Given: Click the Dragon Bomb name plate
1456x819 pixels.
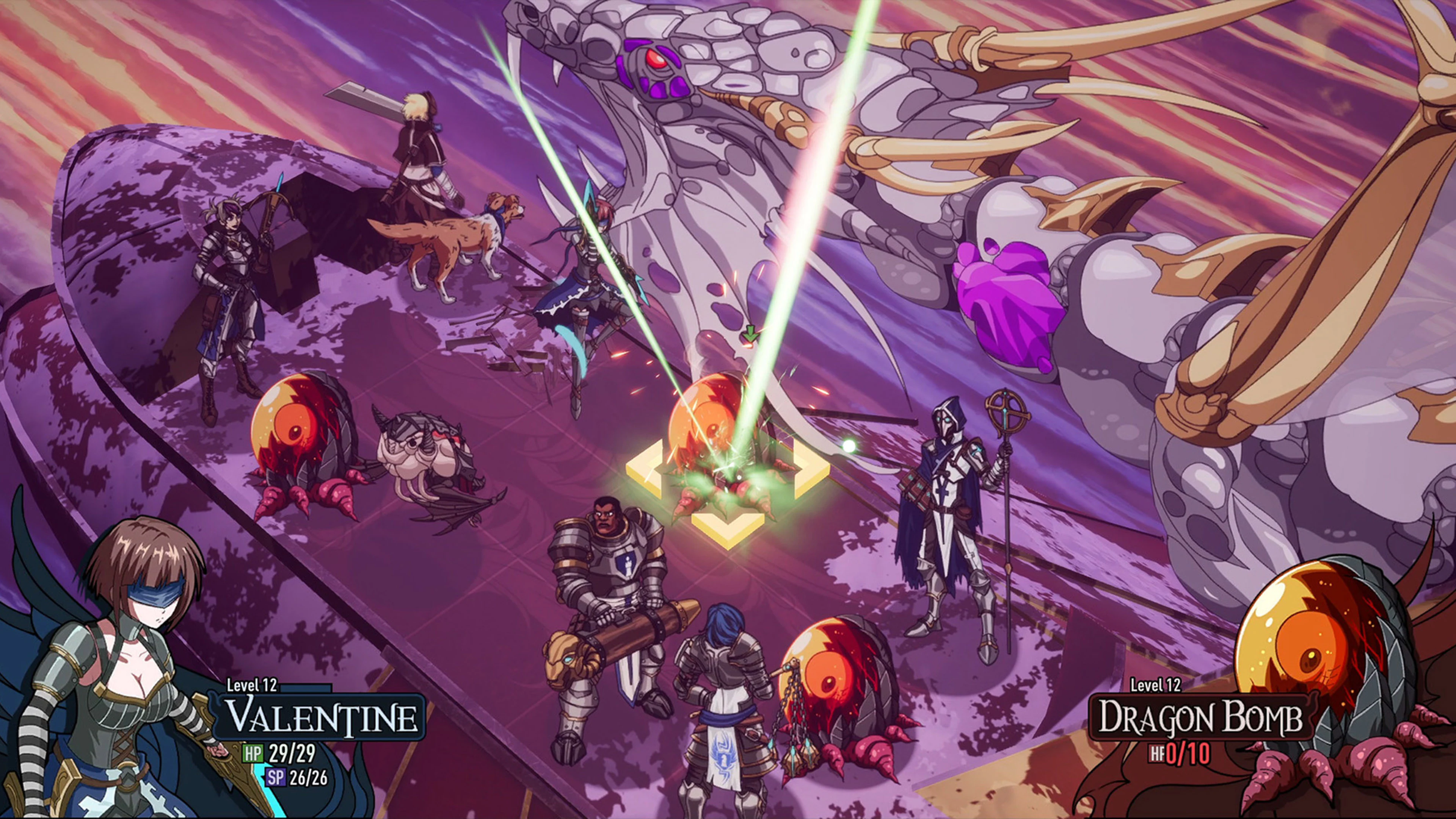Looking at the screenshot, I should (x=1199, y=717).
